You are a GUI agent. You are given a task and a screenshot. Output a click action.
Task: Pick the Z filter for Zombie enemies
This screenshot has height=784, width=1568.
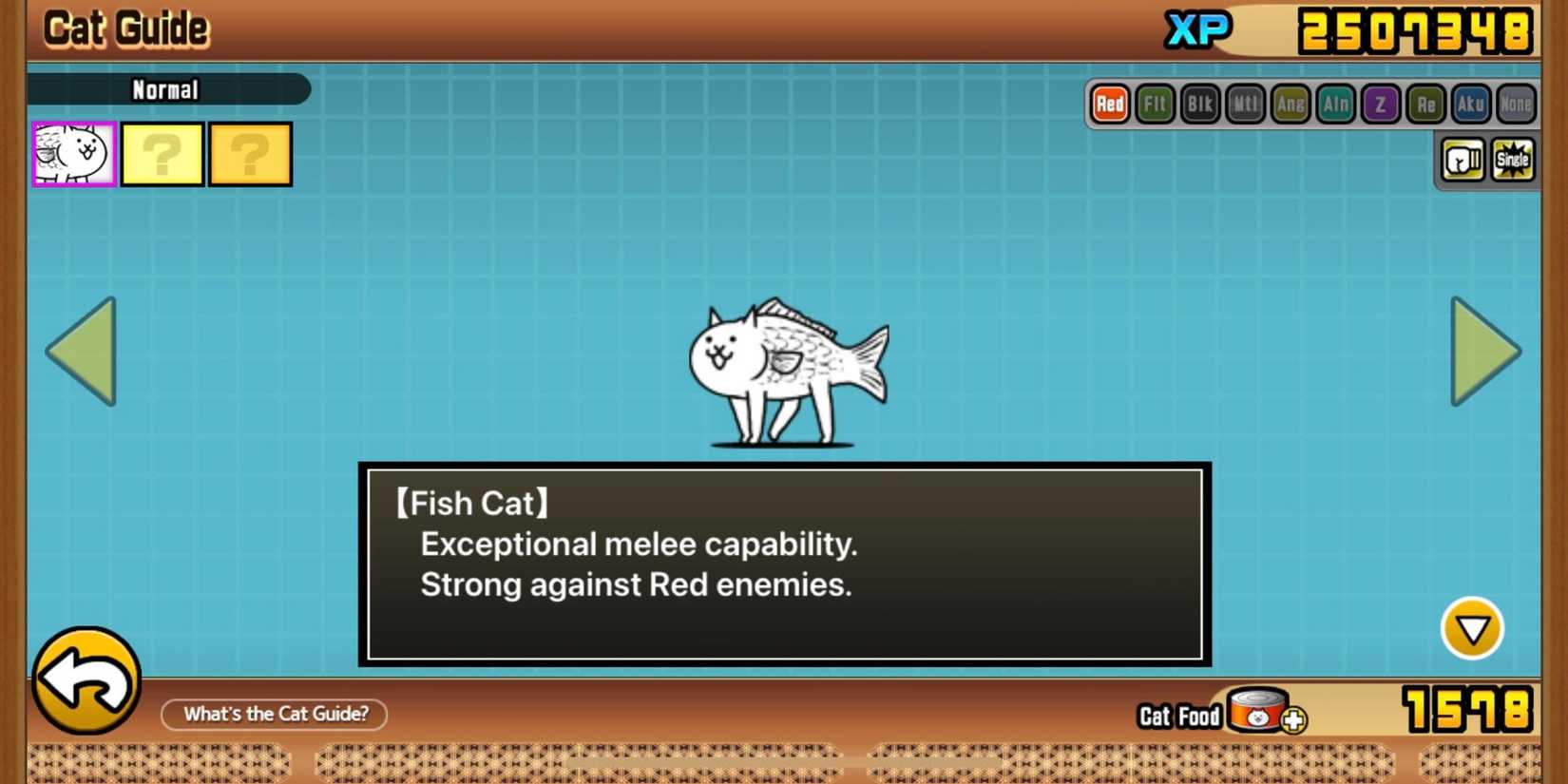(1380, 105)
